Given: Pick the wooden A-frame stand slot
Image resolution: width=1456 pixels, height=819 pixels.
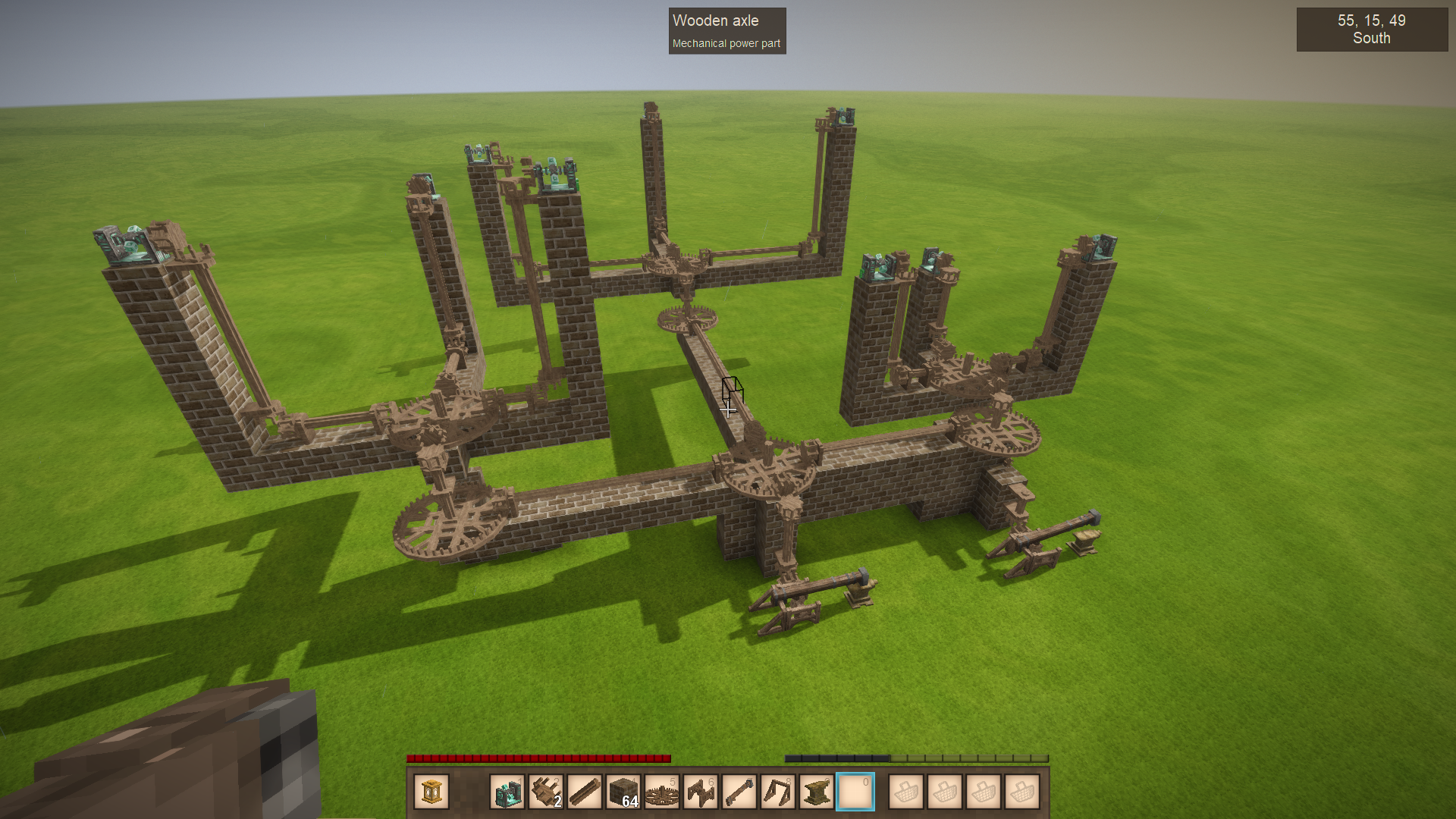Looking at the screenshot, I should [778, 792].
